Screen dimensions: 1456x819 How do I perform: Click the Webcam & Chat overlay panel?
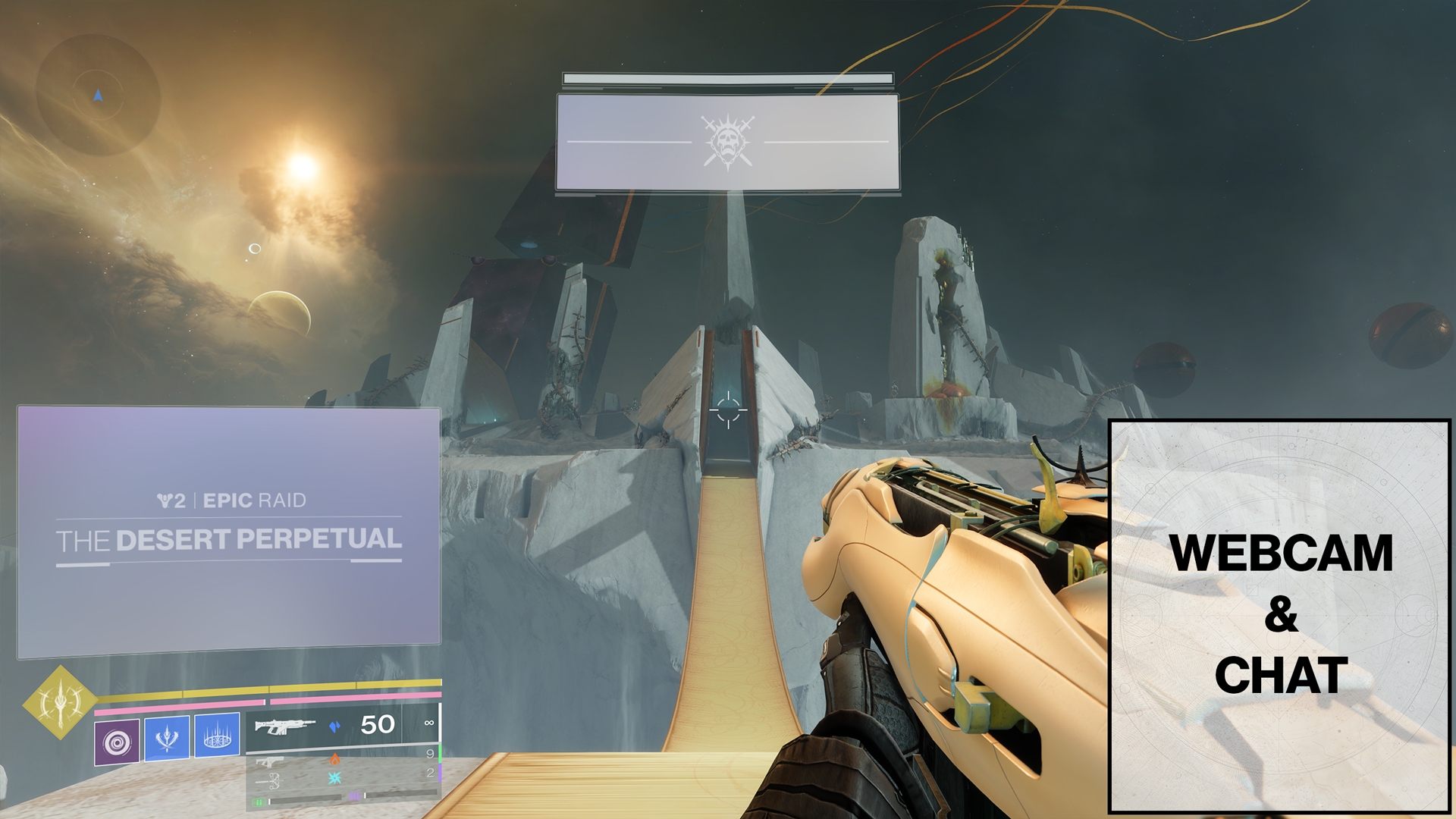click(x=1279, y=616)
